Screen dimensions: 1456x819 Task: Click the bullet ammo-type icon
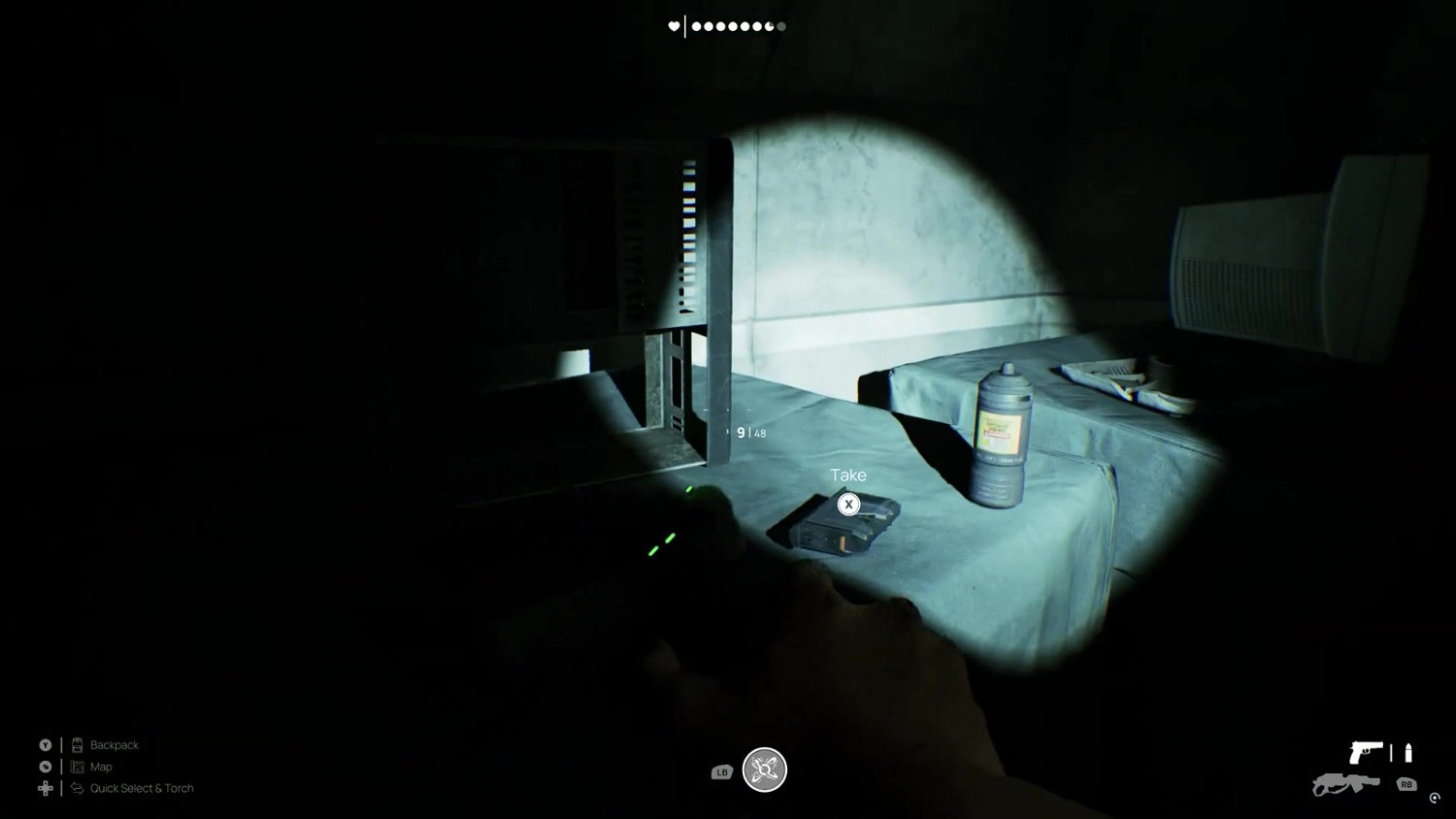[1406, 752]
